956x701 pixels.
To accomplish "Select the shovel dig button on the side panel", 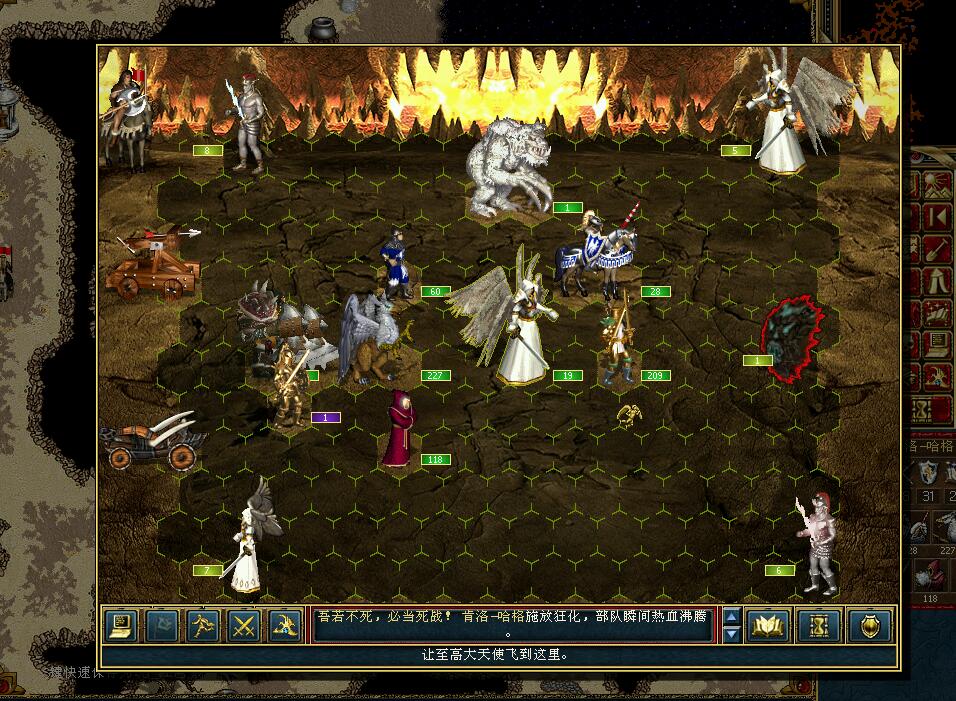I will coord(937,250).
